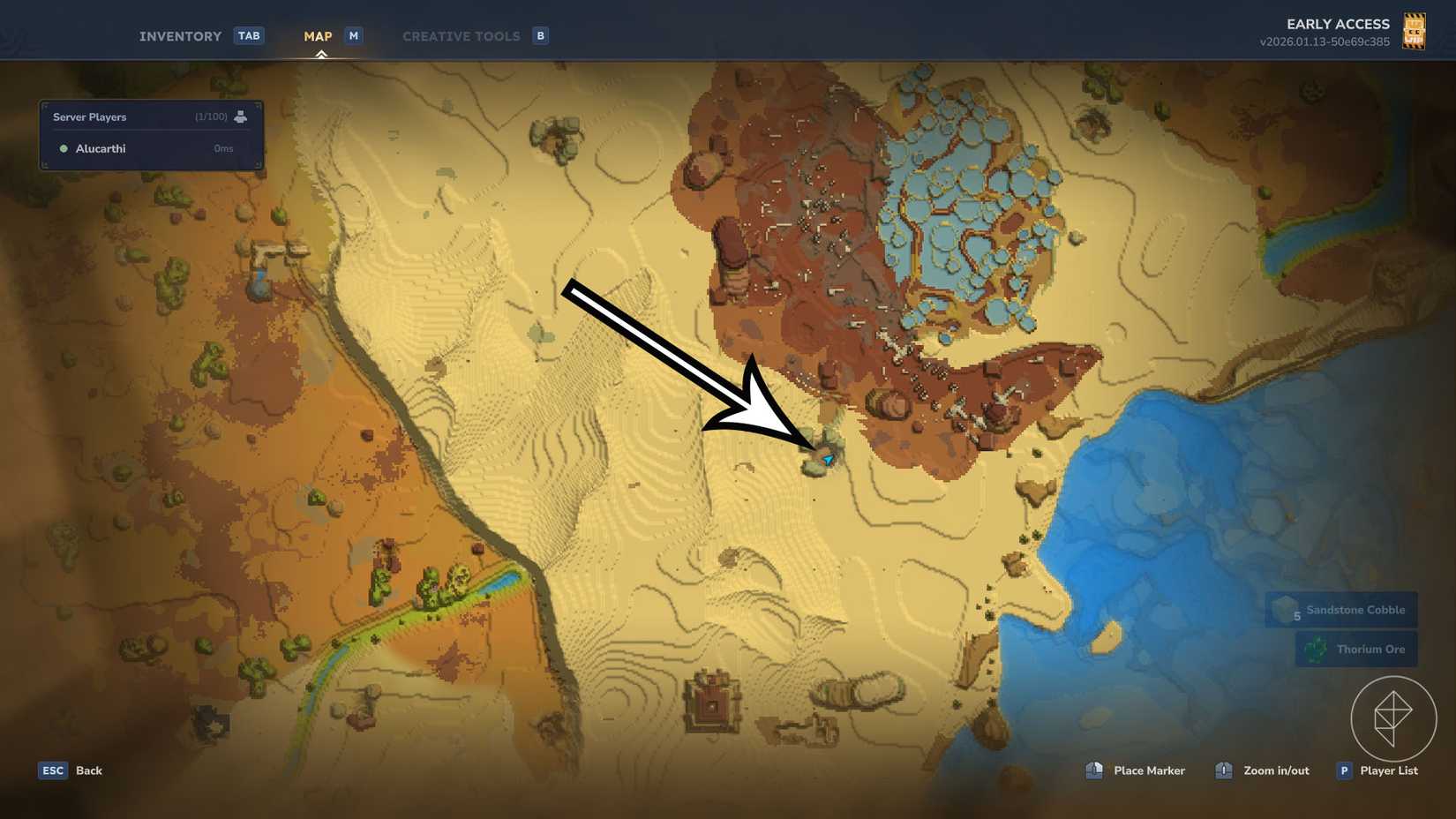Image resolution: width=1456 pixels, height=819 pixels.
Task: Select Alucarthi in the Server Players list
Action: [100, 148]
